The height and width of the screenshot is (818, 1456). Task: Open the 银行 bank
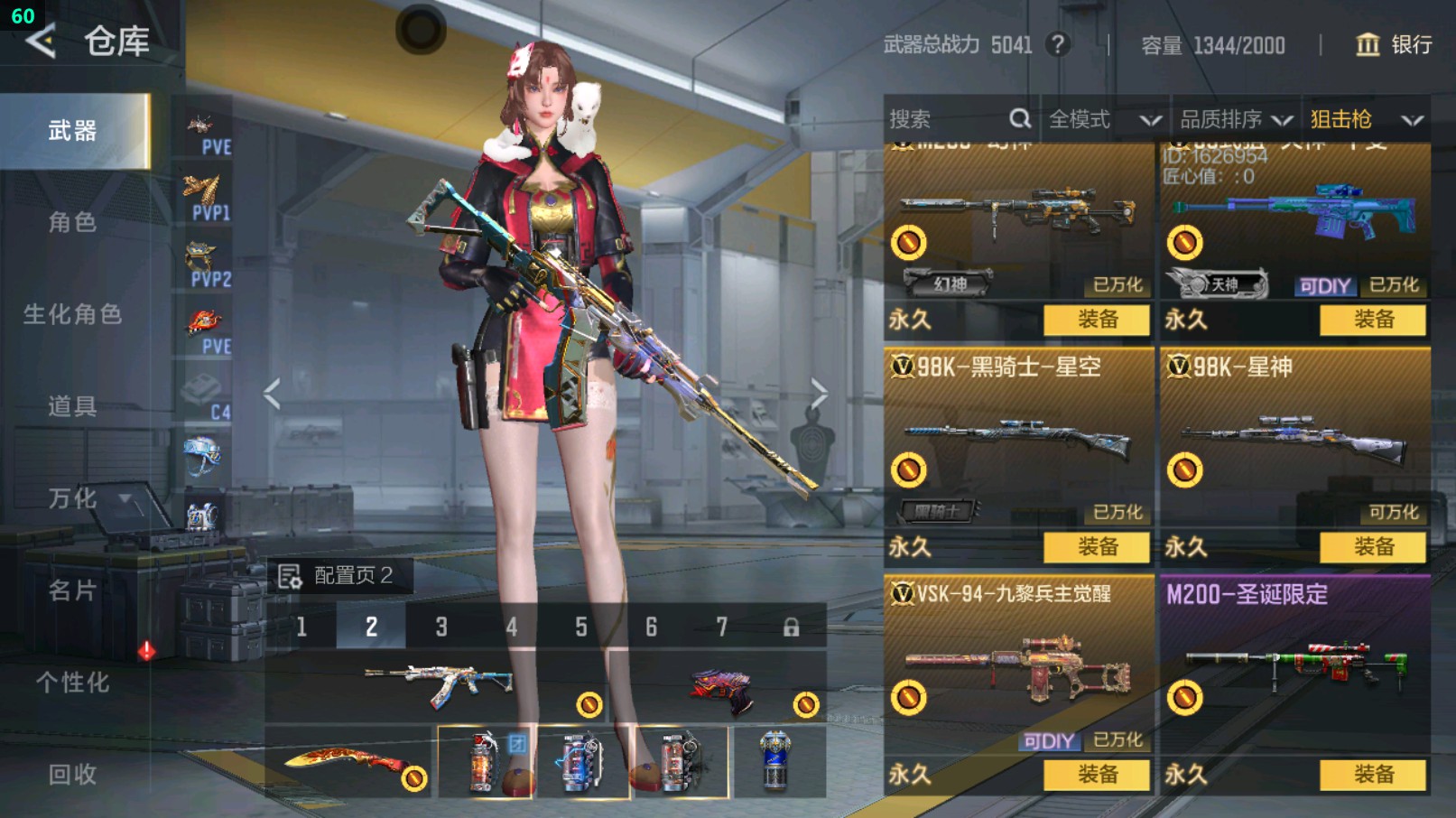(1395, 44)
